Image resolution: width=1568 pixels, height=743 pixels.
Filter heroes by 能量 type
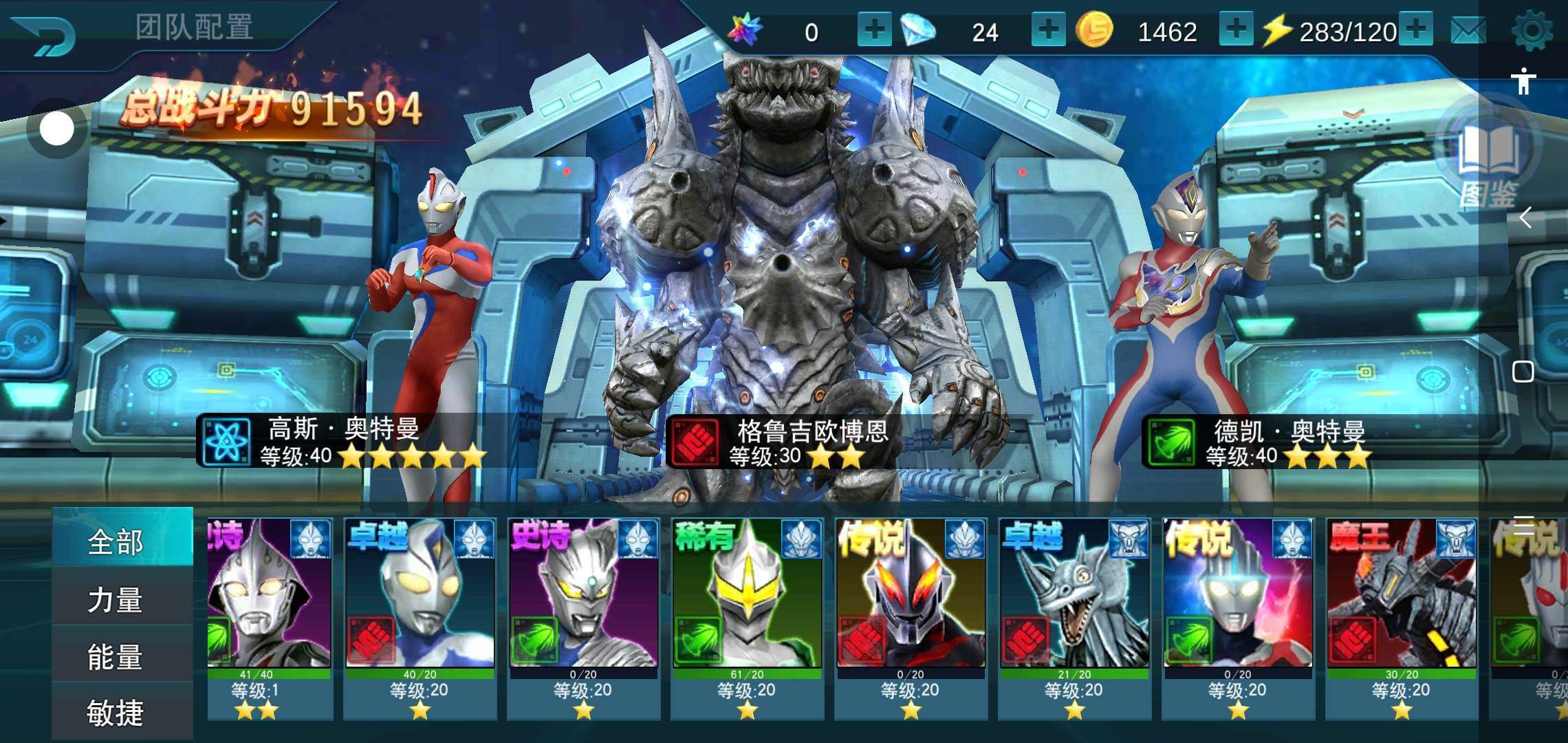116,656
